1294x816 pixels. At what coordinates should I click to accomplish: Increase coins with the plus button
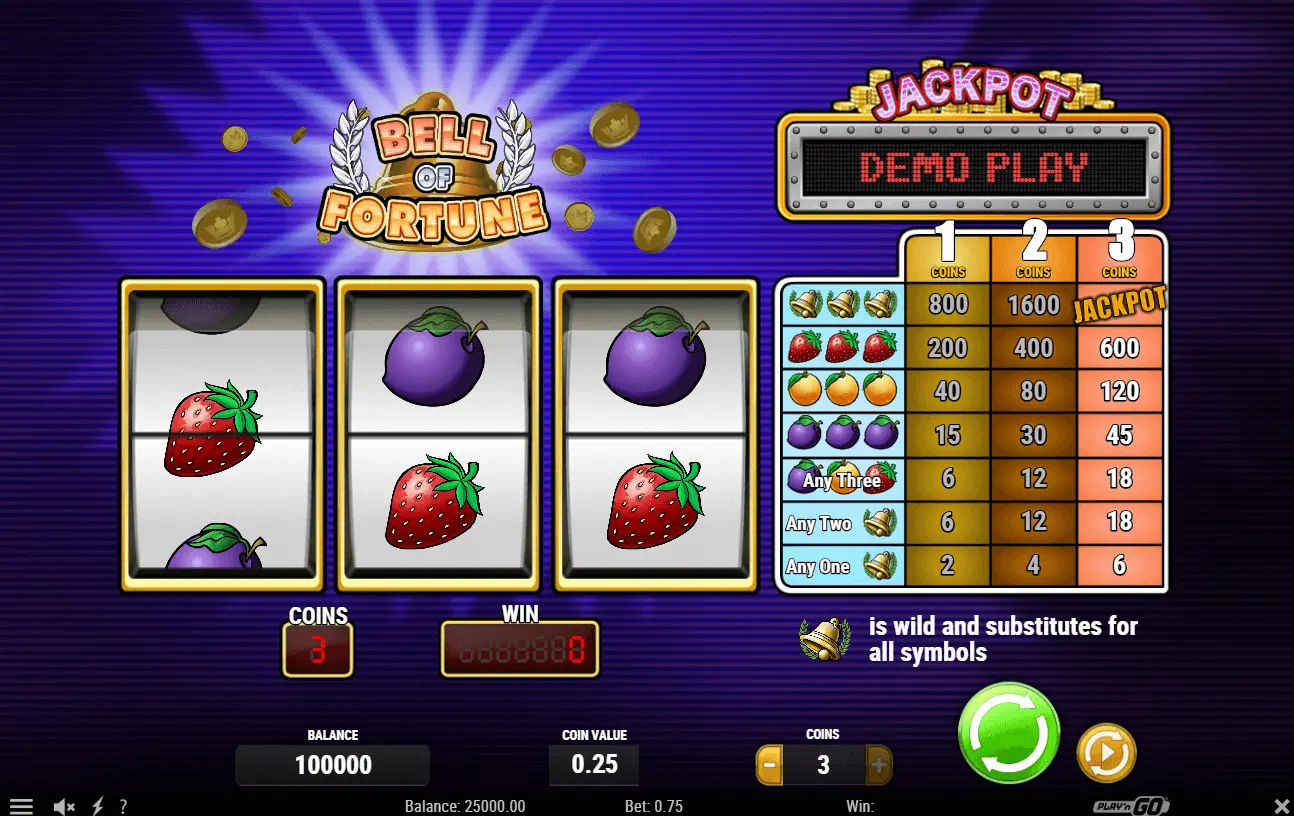879,766
